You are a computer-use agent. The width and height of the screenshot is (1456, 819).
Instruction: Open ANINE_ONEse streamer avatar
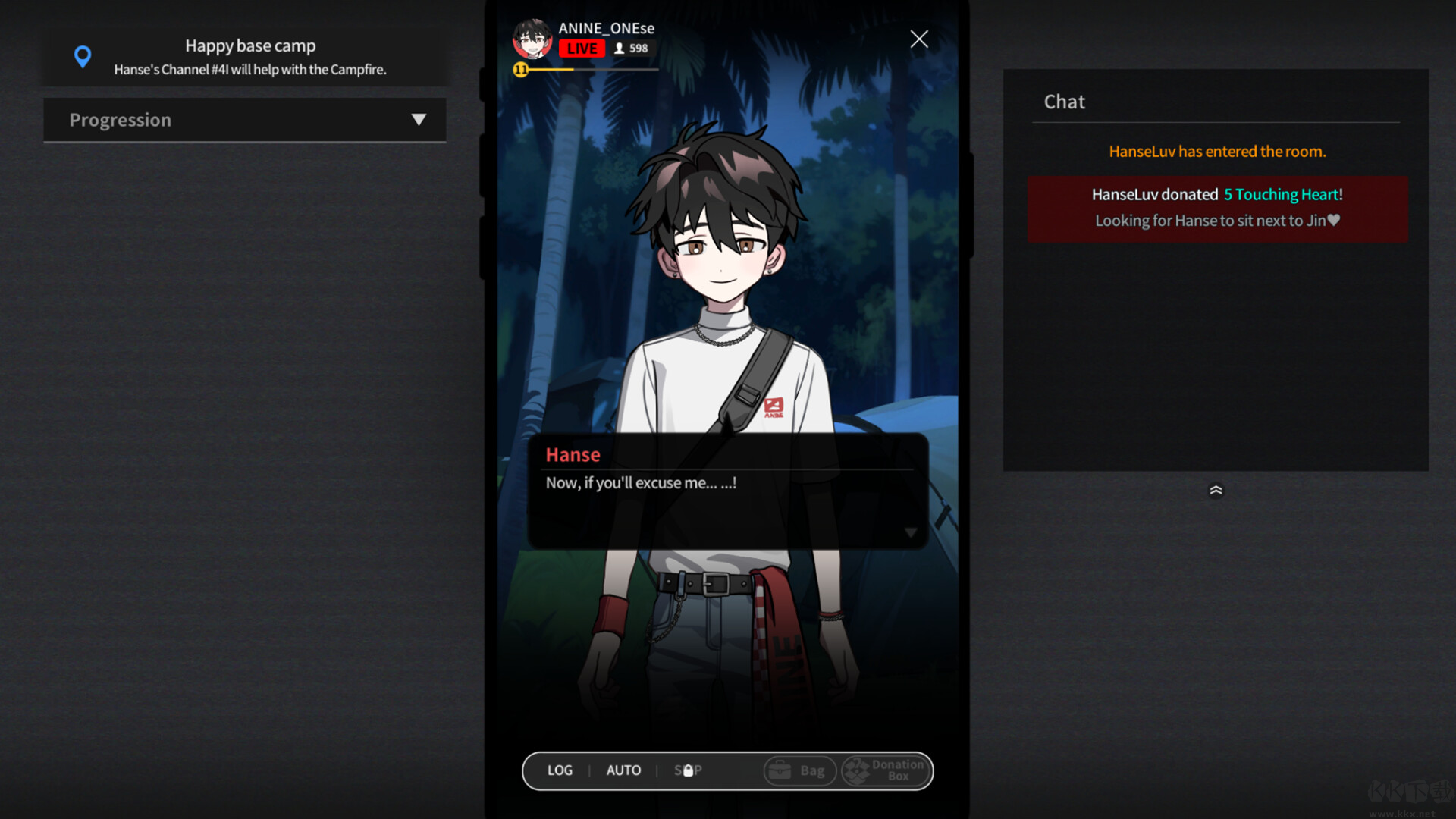(x=532, y=38)
